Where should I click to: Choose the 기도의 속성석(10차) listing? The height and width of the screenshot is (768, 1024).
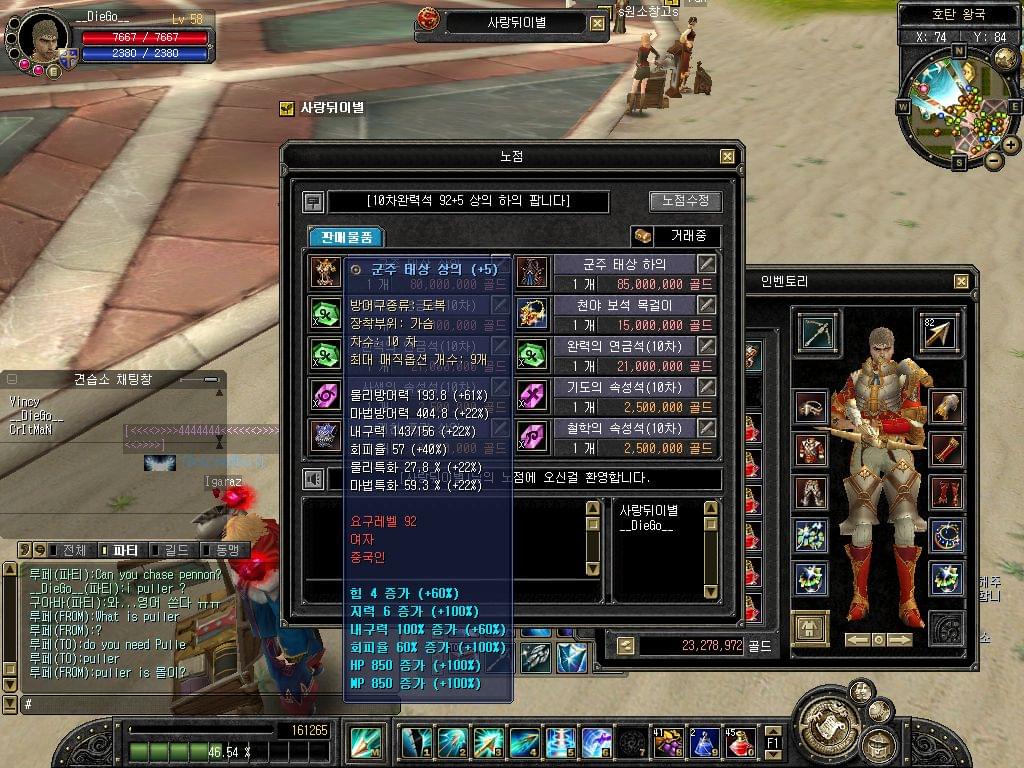624,387
